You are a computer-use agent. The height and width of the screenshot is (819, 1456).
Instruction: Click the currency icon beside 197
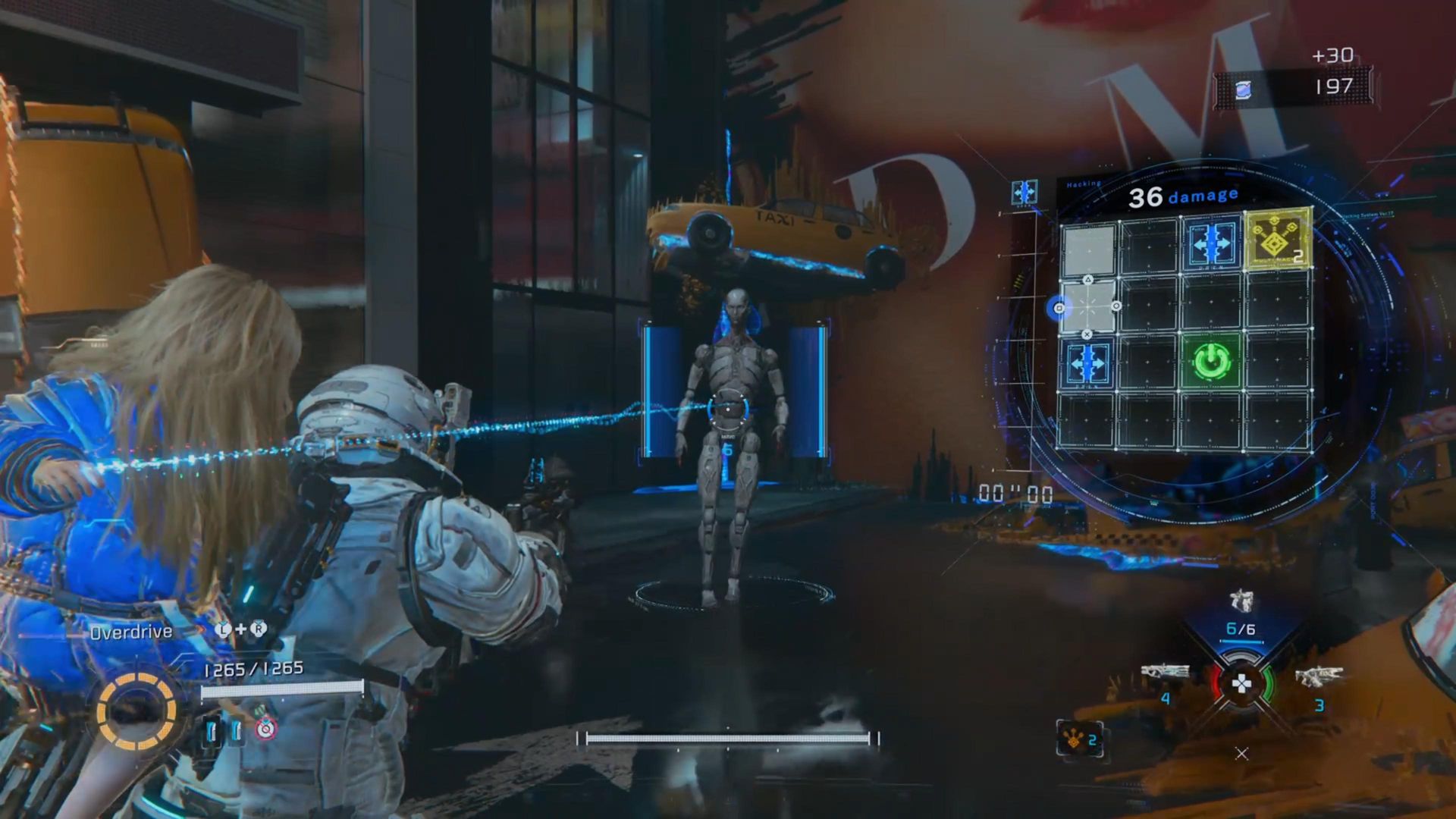(x=1243, y=90)
